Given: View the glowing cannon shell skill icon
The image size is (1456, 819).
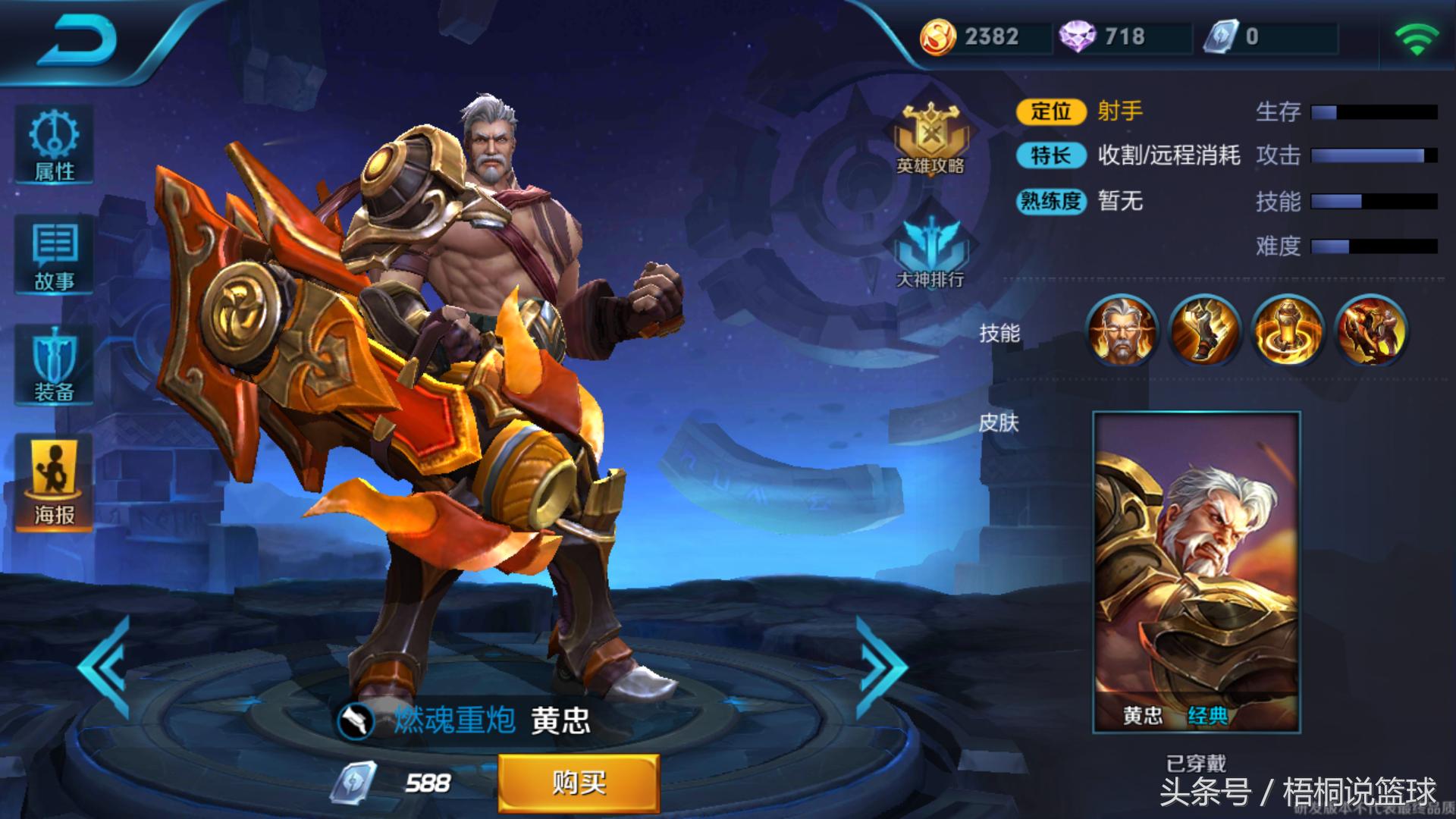Looking at the screenshot, I should tap(1288, 331).
